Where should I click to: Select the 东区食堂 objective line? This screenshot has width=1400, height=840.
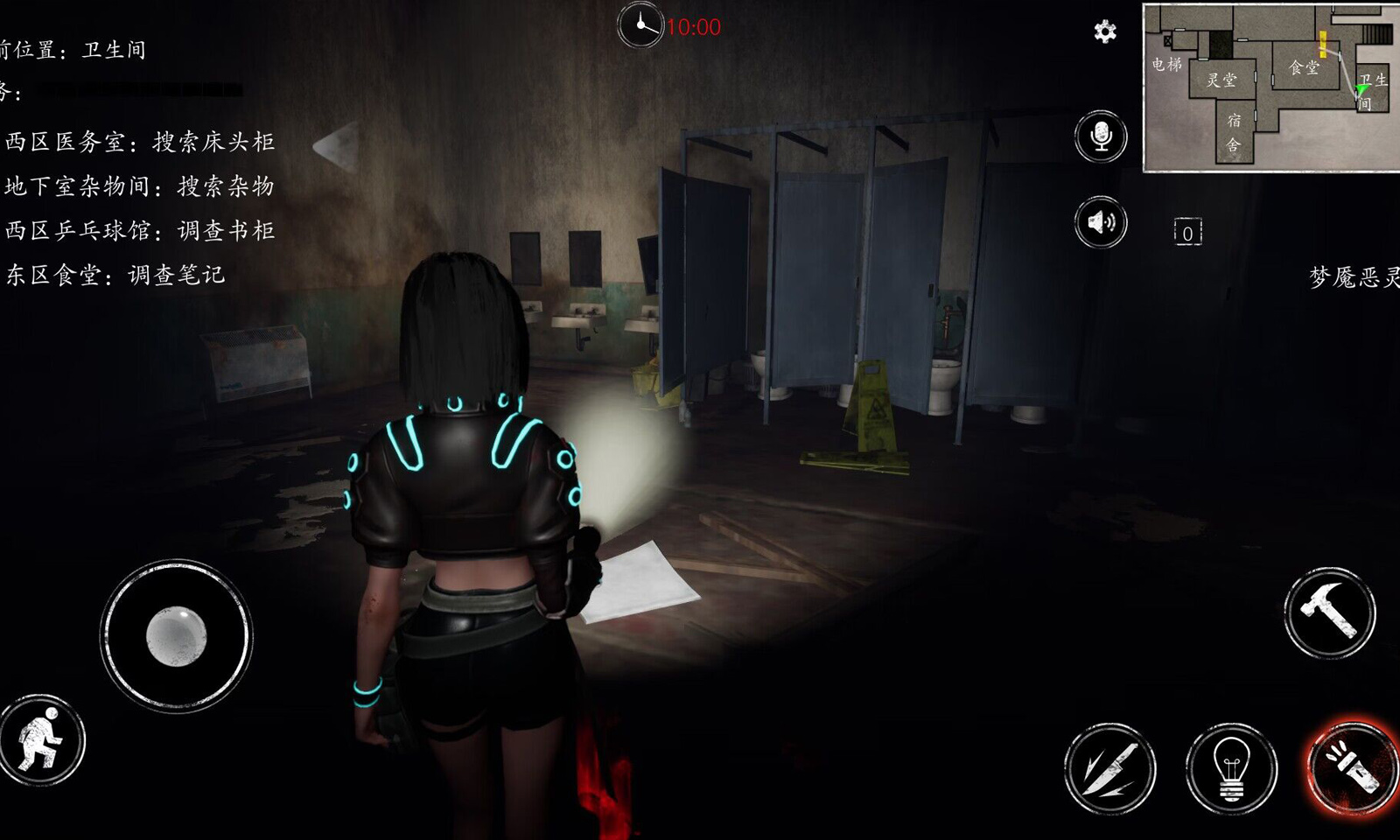point(115,276)
